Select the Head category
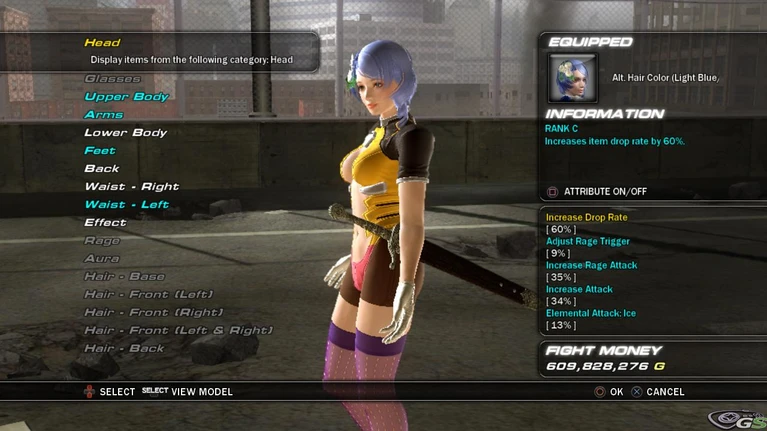This screenshot has width=767, height=431. click(102, 43)
